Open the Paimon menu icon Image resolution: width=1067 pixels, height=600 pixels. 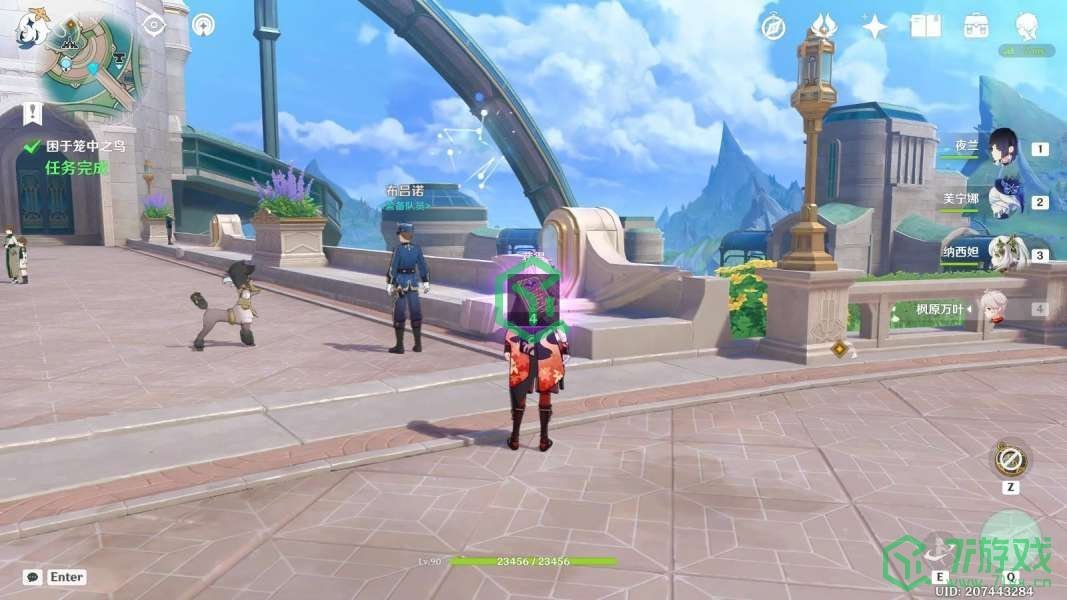[x=31, y=27]
